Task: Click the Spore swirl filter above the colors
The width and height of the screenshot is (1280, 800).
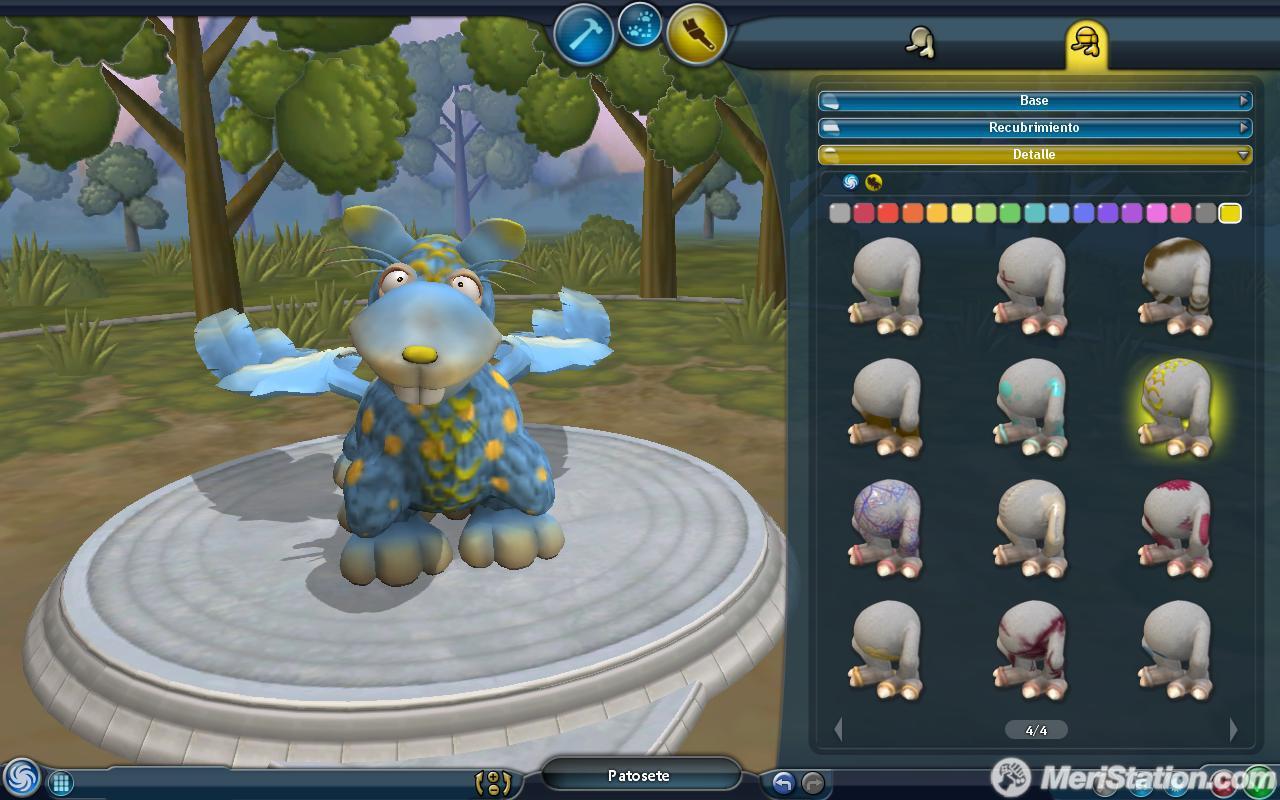Action: [x=852, y=184]
